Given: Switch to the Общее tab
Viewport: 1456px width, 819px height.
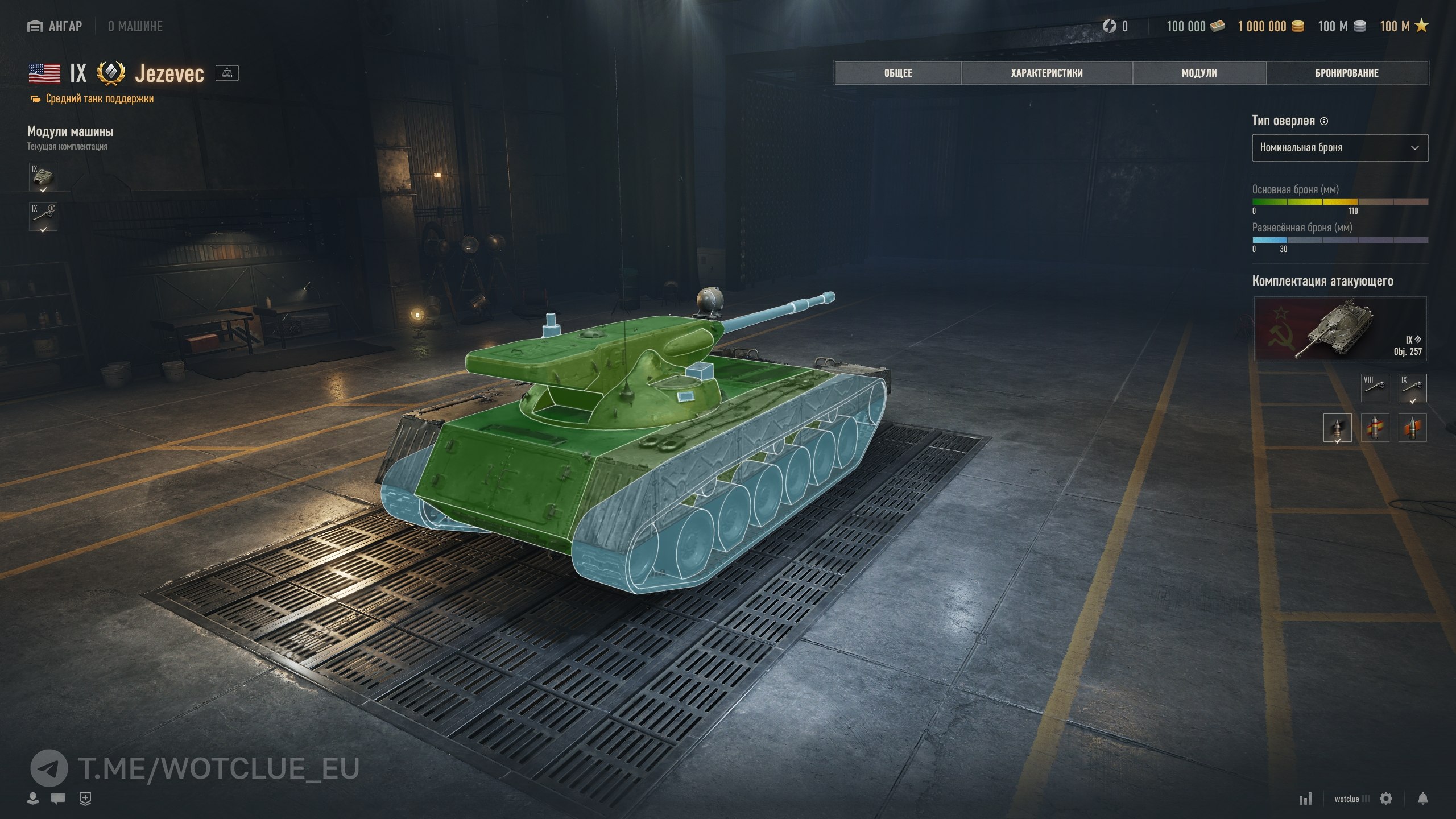Looking at the screenshot, I should tap(897, 73).
